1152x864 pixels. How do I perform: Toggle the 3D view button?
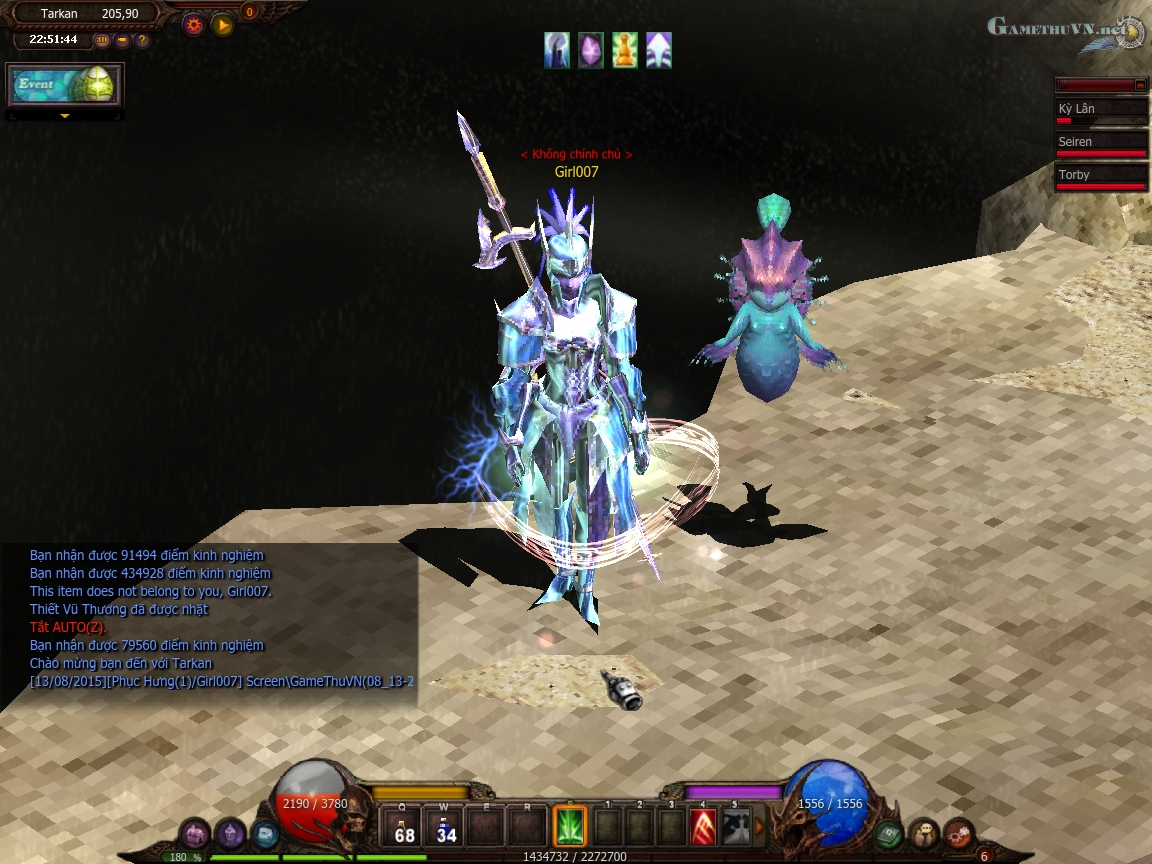(x=102, y=40)
